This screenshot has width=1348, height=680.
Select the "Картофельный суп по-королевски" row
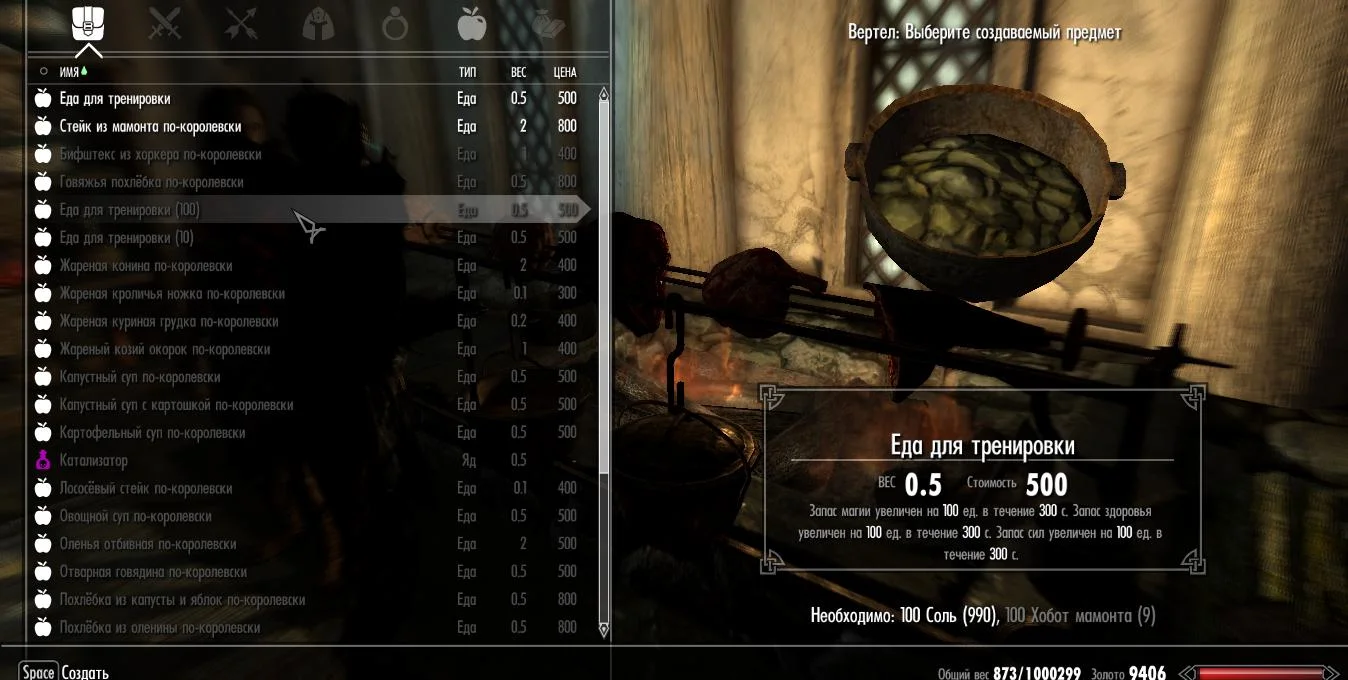(152, 433)
